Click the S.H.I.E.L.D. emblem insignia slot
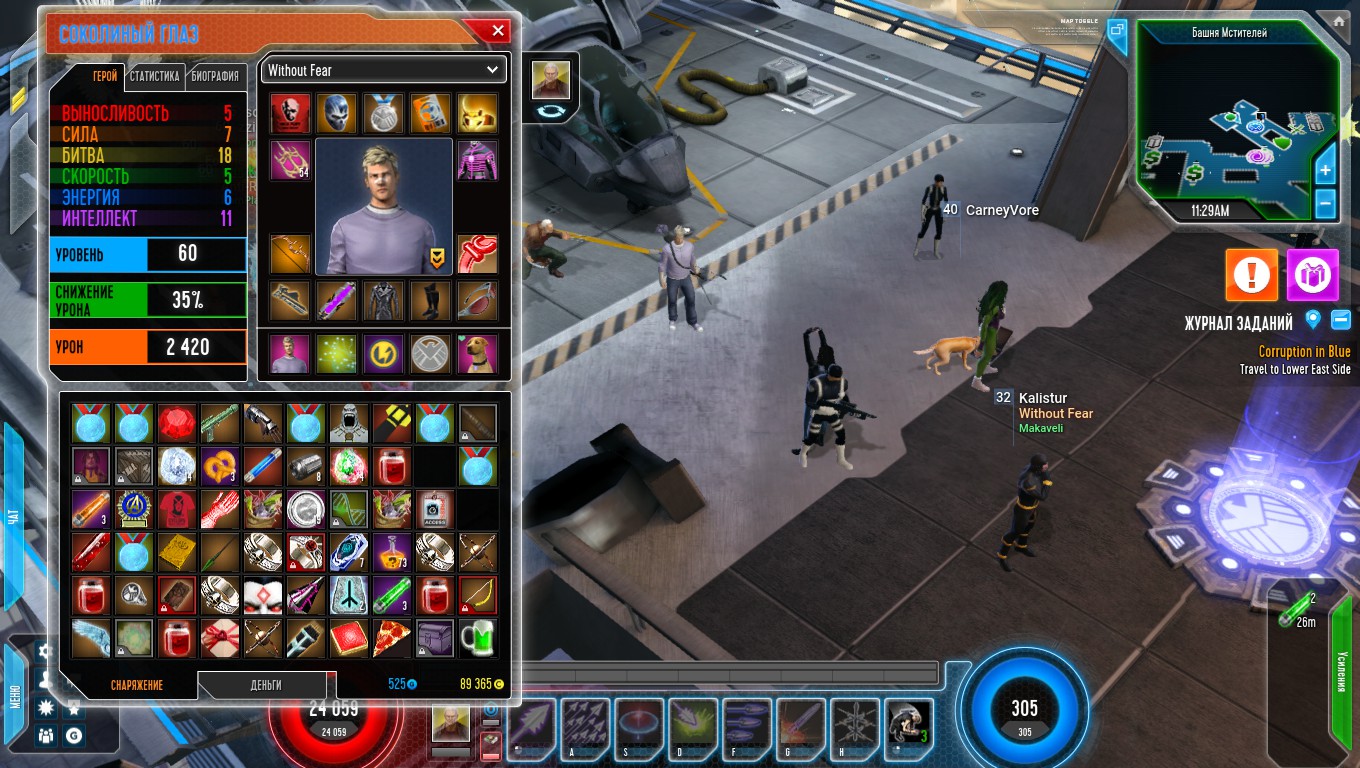 tap(429, 351)
